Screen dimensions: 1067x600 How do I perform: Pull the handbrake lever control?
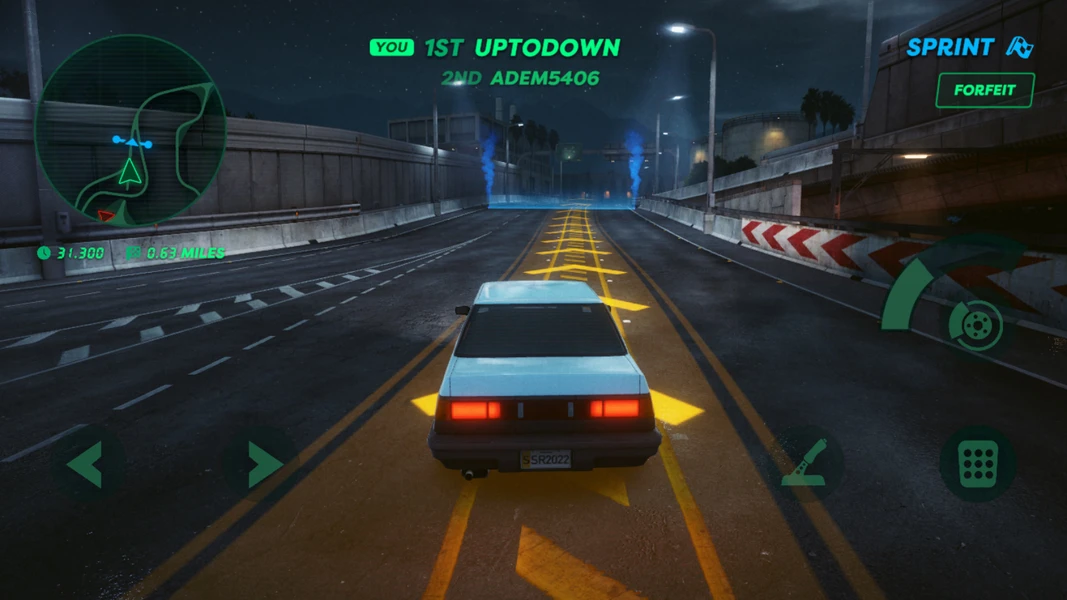pos(806,463)
